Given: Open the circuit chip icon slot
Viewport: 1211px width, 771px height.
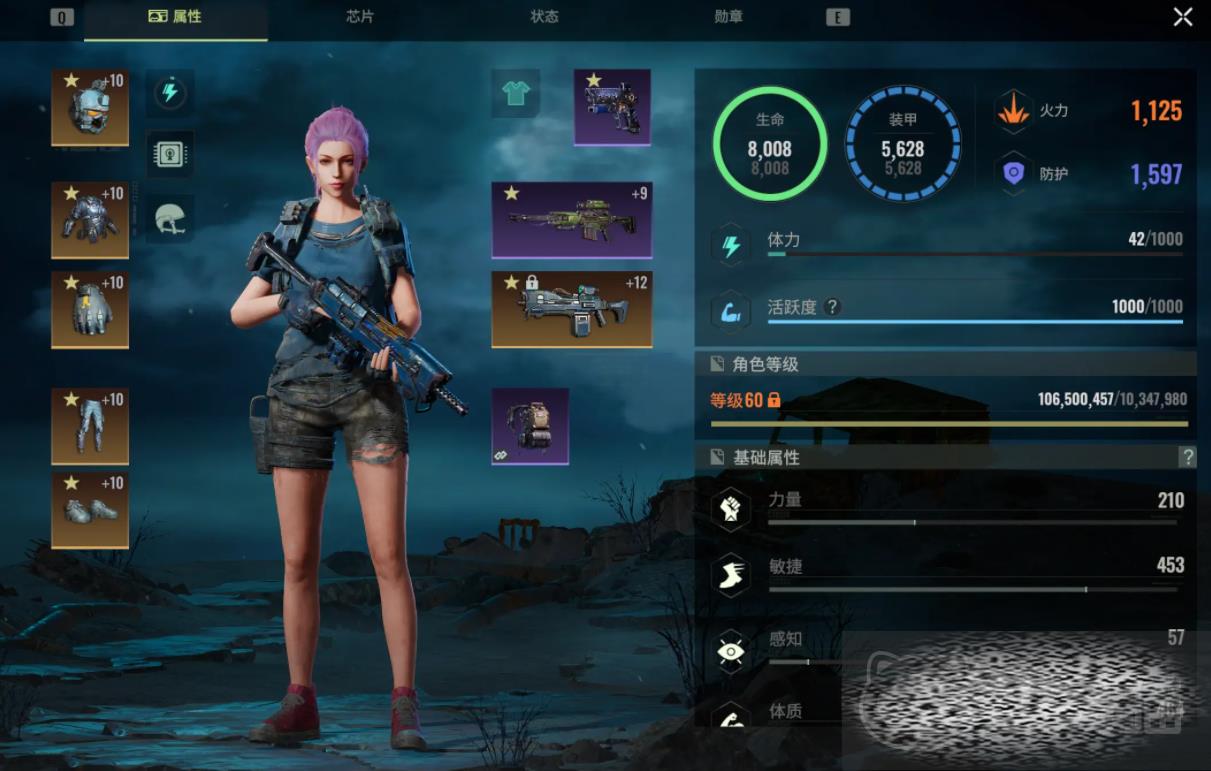Looking at the screenshot, I should [x=170, y=154].
